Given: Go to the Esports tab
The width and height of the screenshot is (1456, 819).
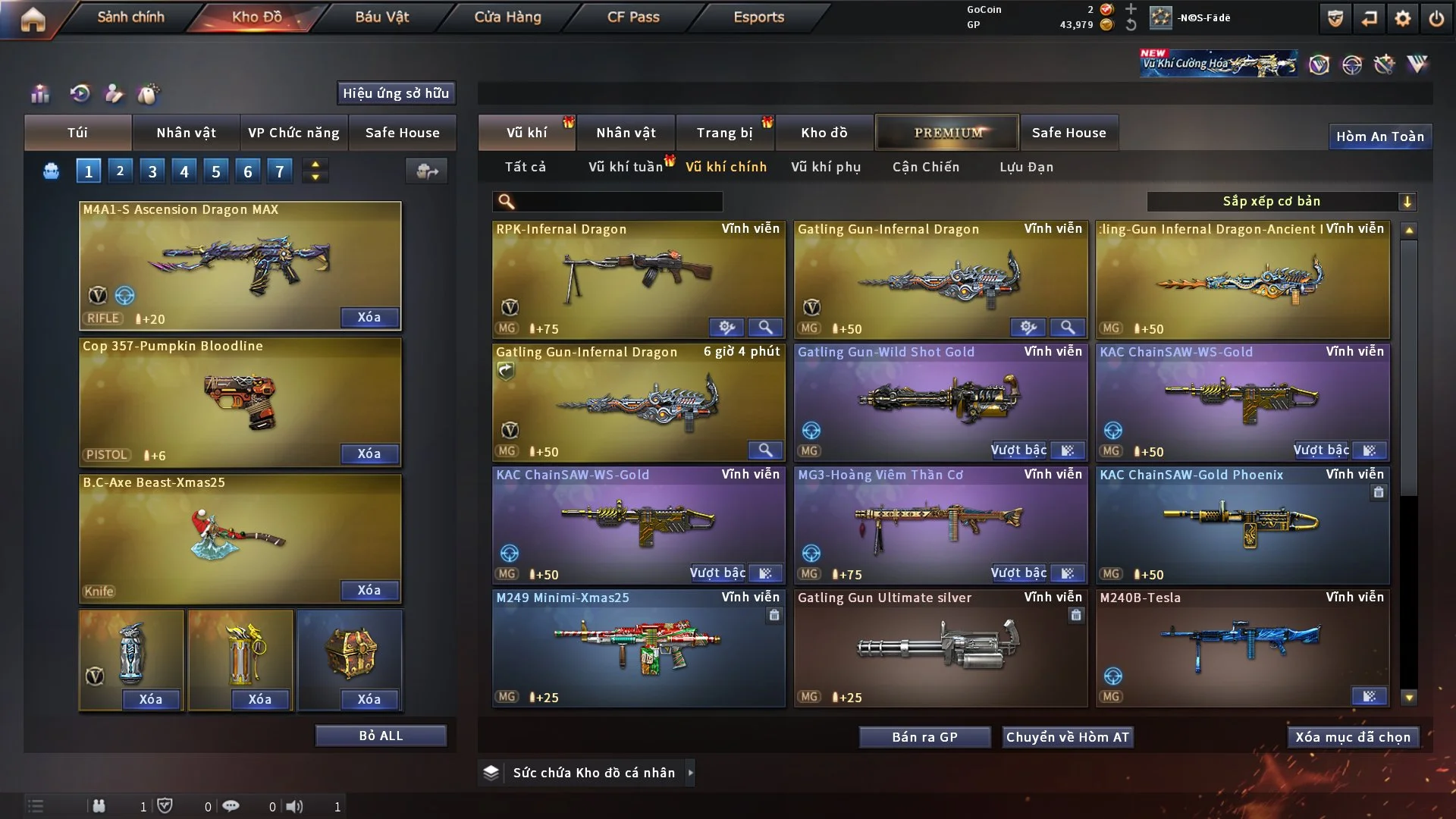Looking at the screenshot, I should (758, 17).
